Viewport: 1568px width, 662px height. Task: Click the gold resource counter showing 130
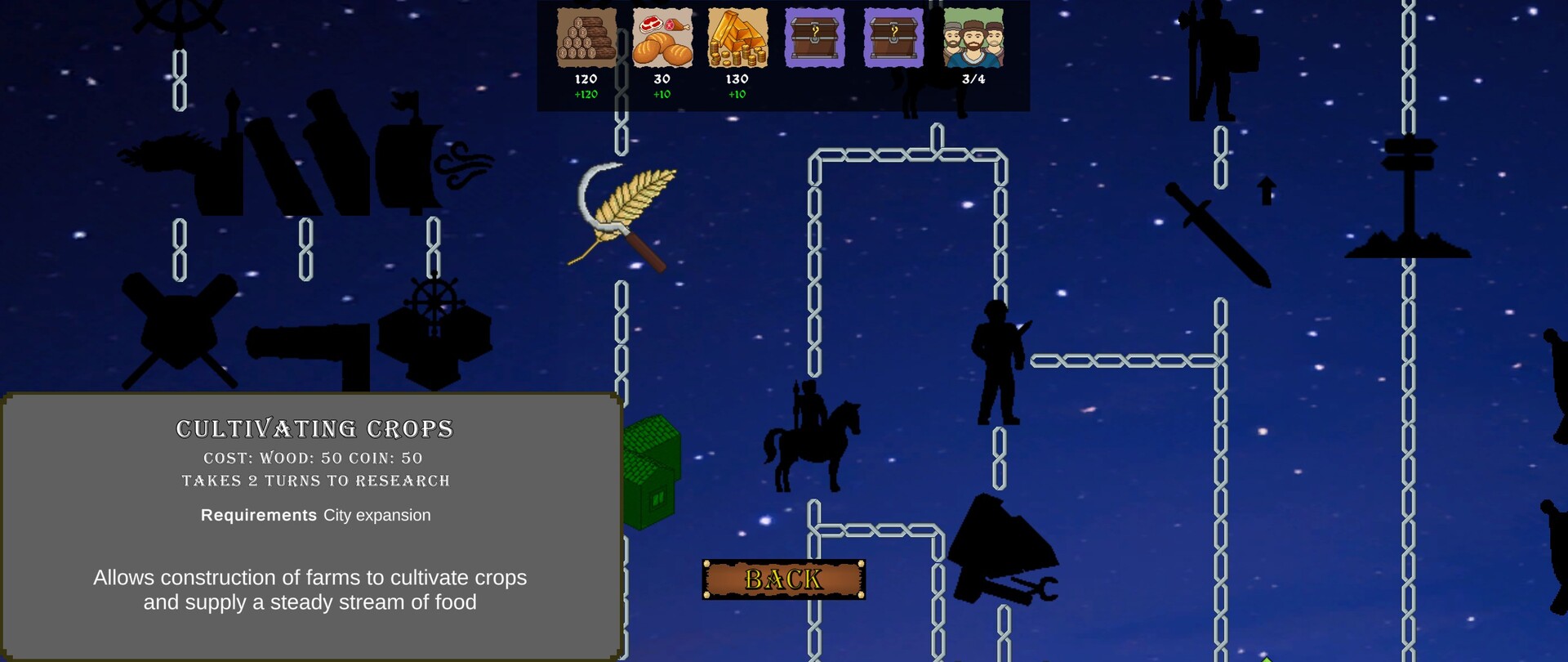pyautogui.click(x=736, y=79)
